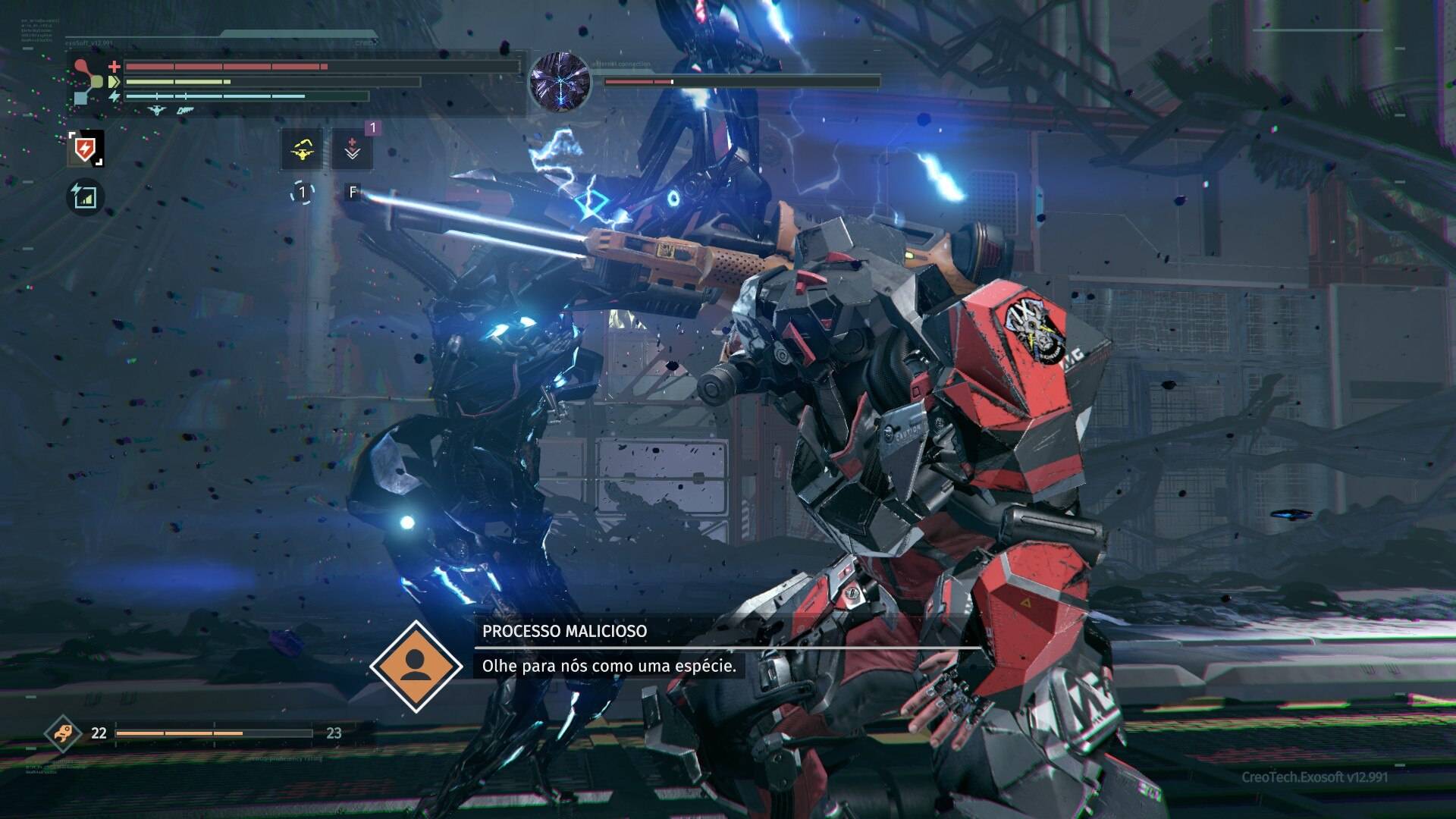Use the healing injectable slot

(352, 149)
